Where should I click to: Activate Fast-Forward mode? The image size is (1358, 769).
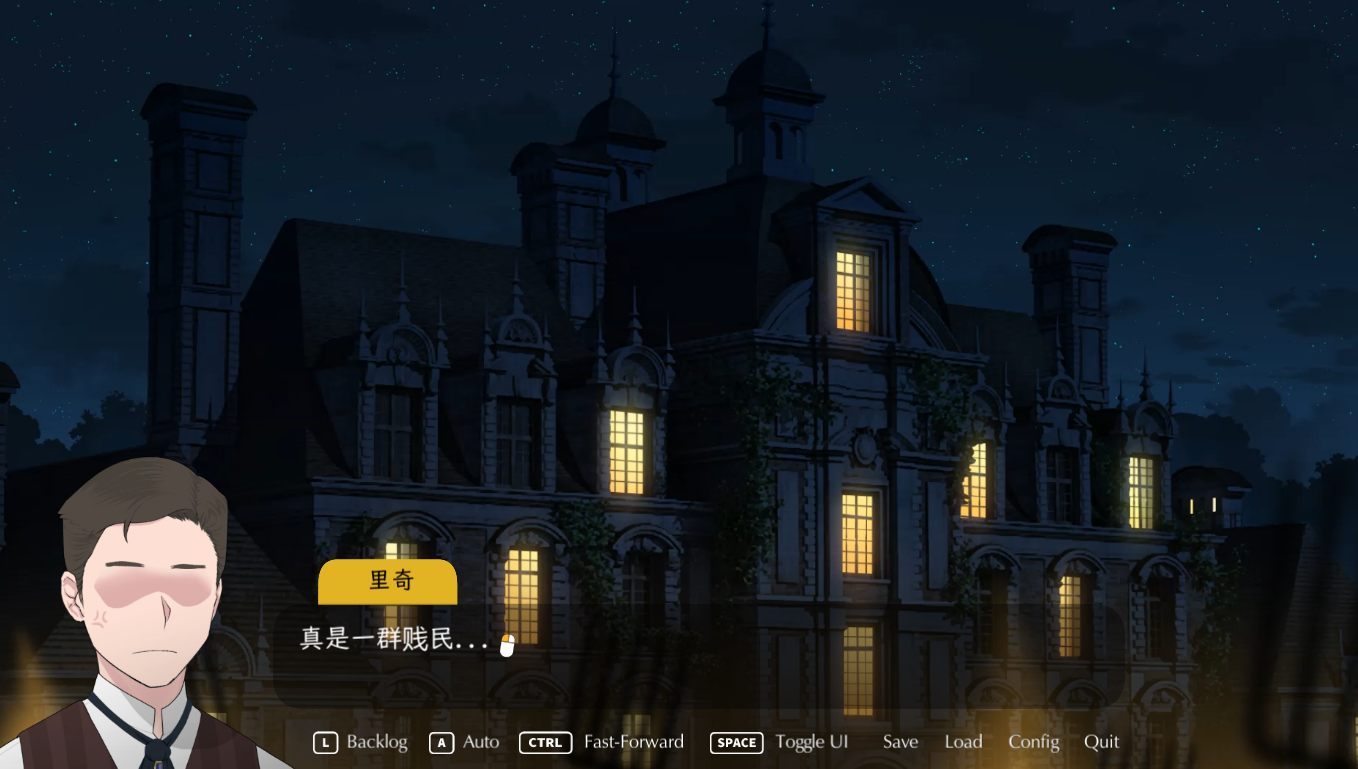click(603, 742)
